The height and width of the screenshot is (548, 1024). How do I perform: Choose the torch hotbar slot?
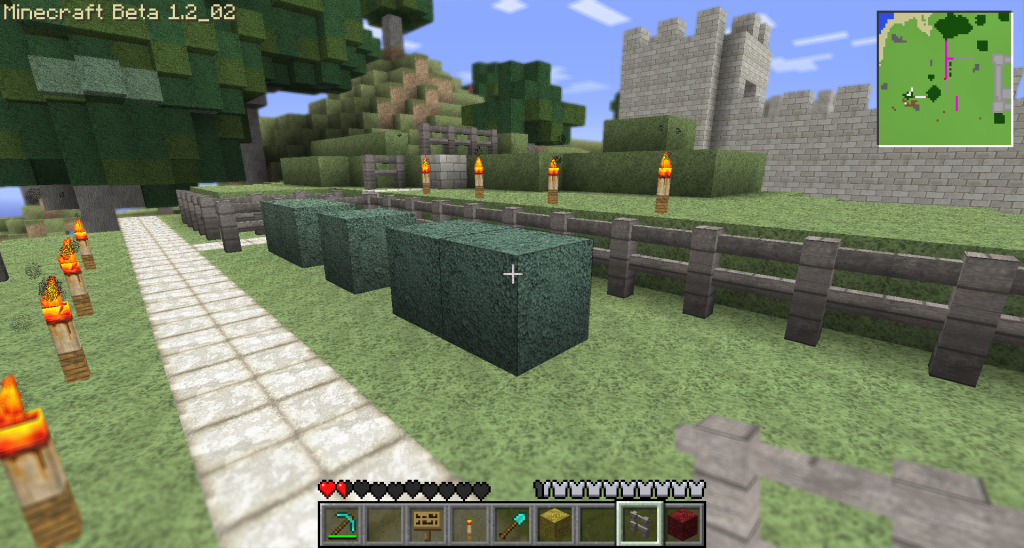[x=469, y=523]
